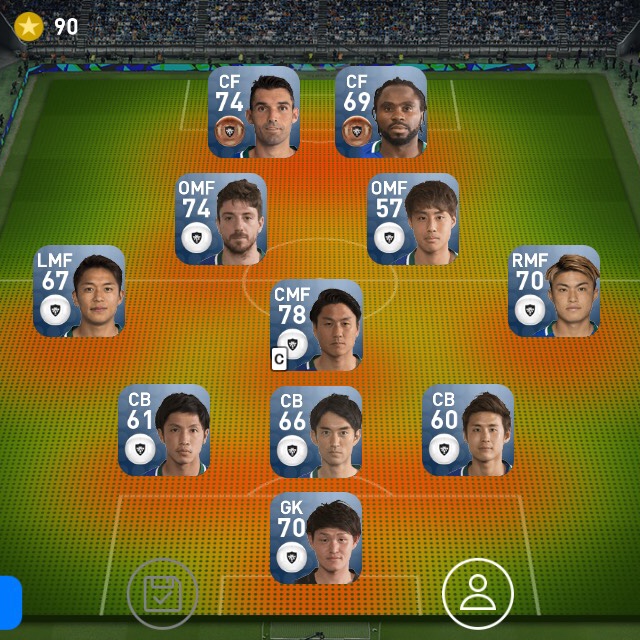The image size is (640, 640).
Task: Tap the RMF player card rated 70
Action: tap(554, 290)
